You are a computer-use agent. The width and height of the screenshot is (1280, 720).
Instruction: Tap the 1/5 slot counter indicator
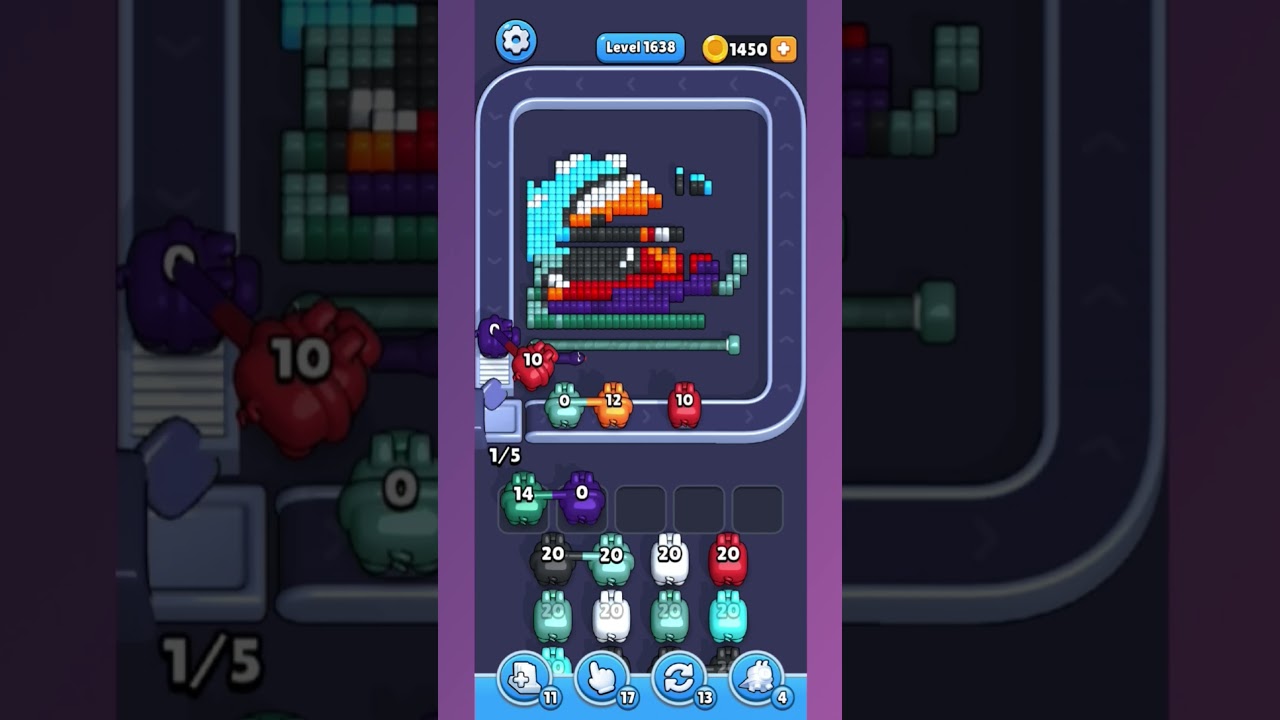503,453
